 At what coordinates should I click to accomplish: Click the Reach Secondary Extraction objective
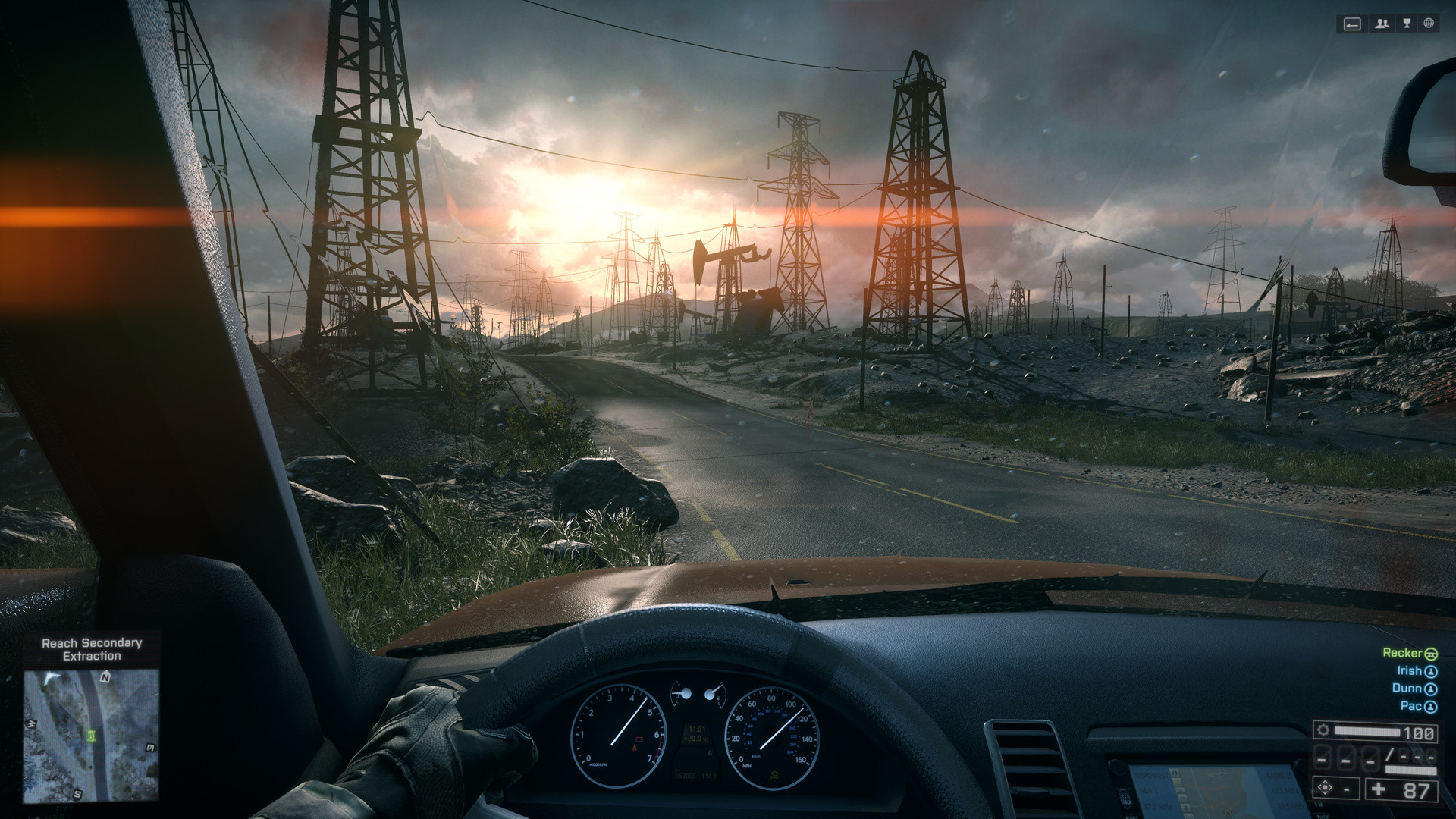[x=92, y=649]
